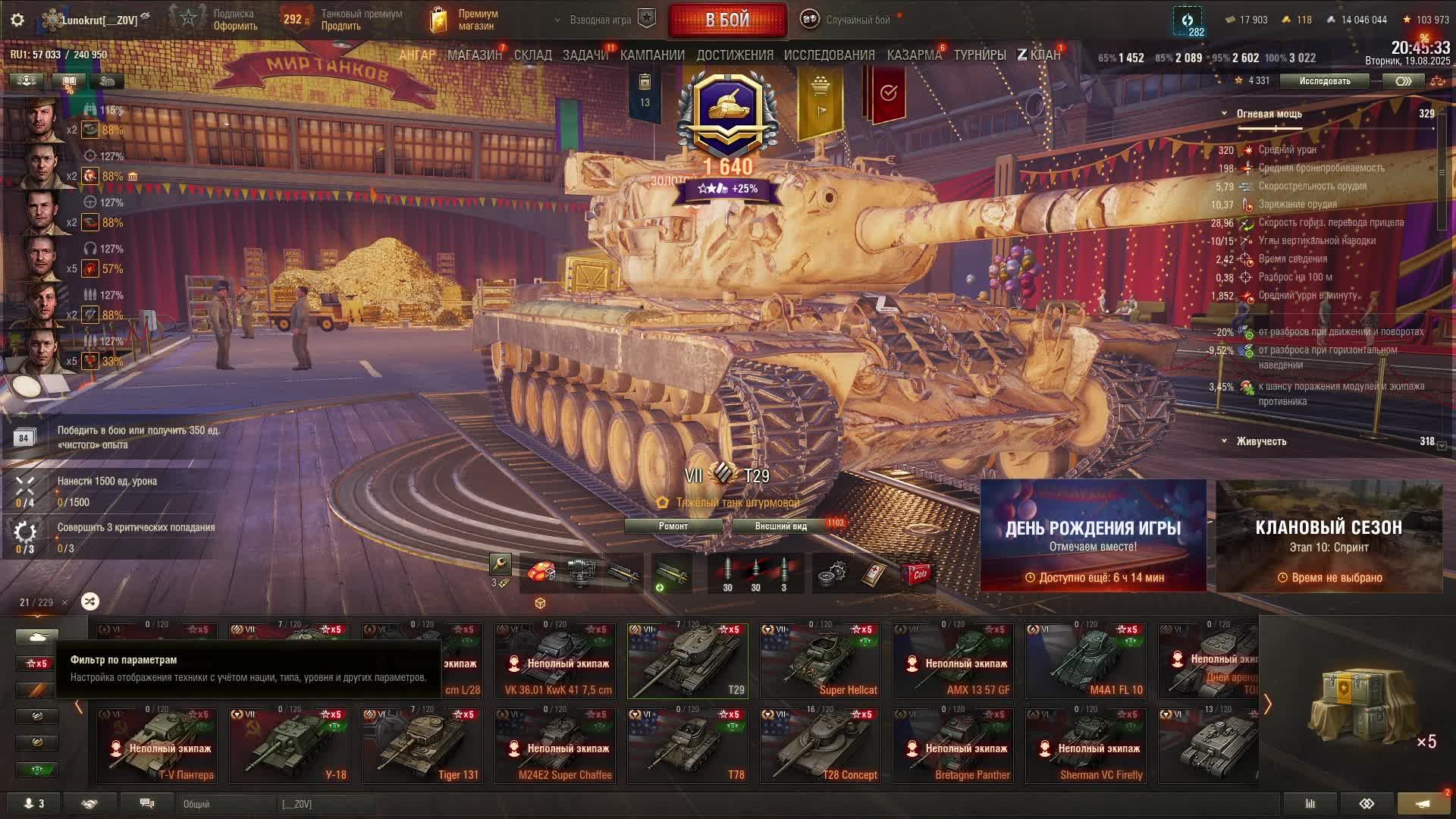Open the КЛАН tab
The width and height of the screenshot is (1456, 819).
point(1039,55)
